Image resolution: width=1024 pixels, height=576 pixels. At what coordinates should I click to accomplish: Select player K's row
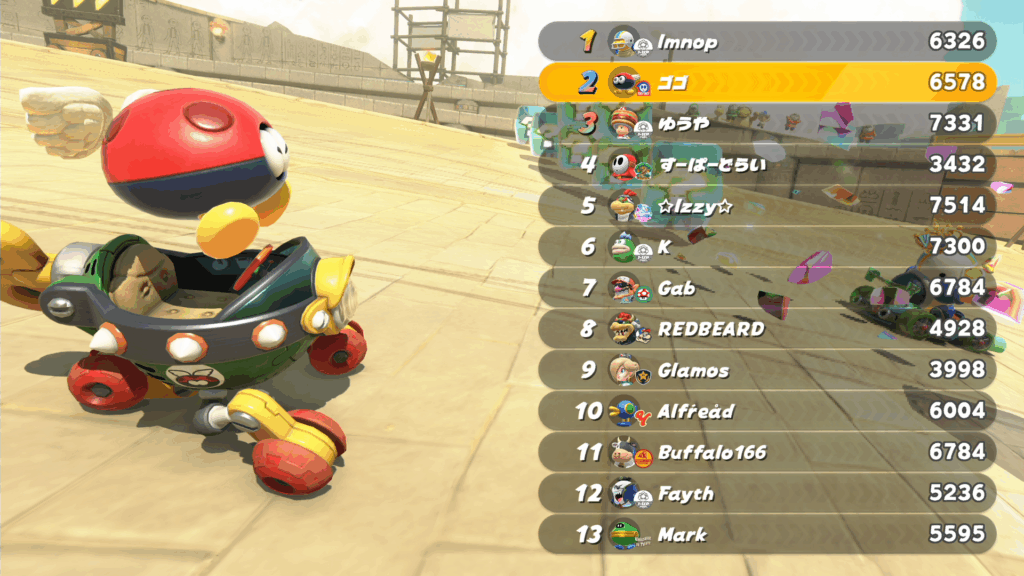767,246
